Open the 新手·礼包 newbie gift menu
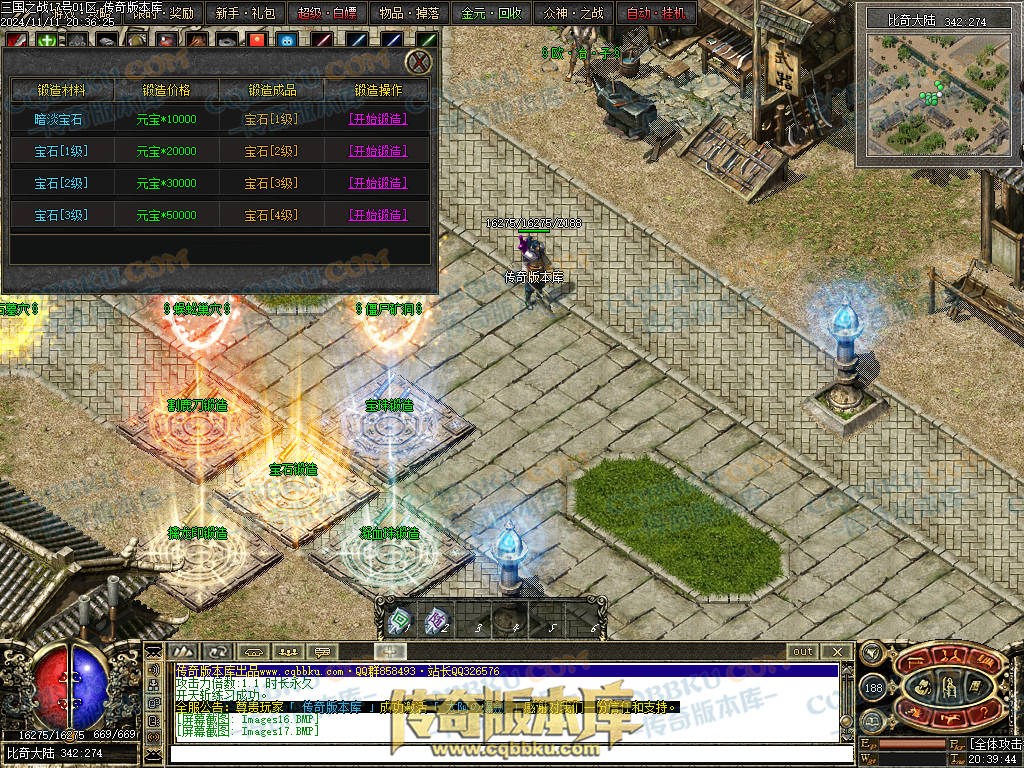Viewport: 1024px width, 768px height. [x=245, y=13]
